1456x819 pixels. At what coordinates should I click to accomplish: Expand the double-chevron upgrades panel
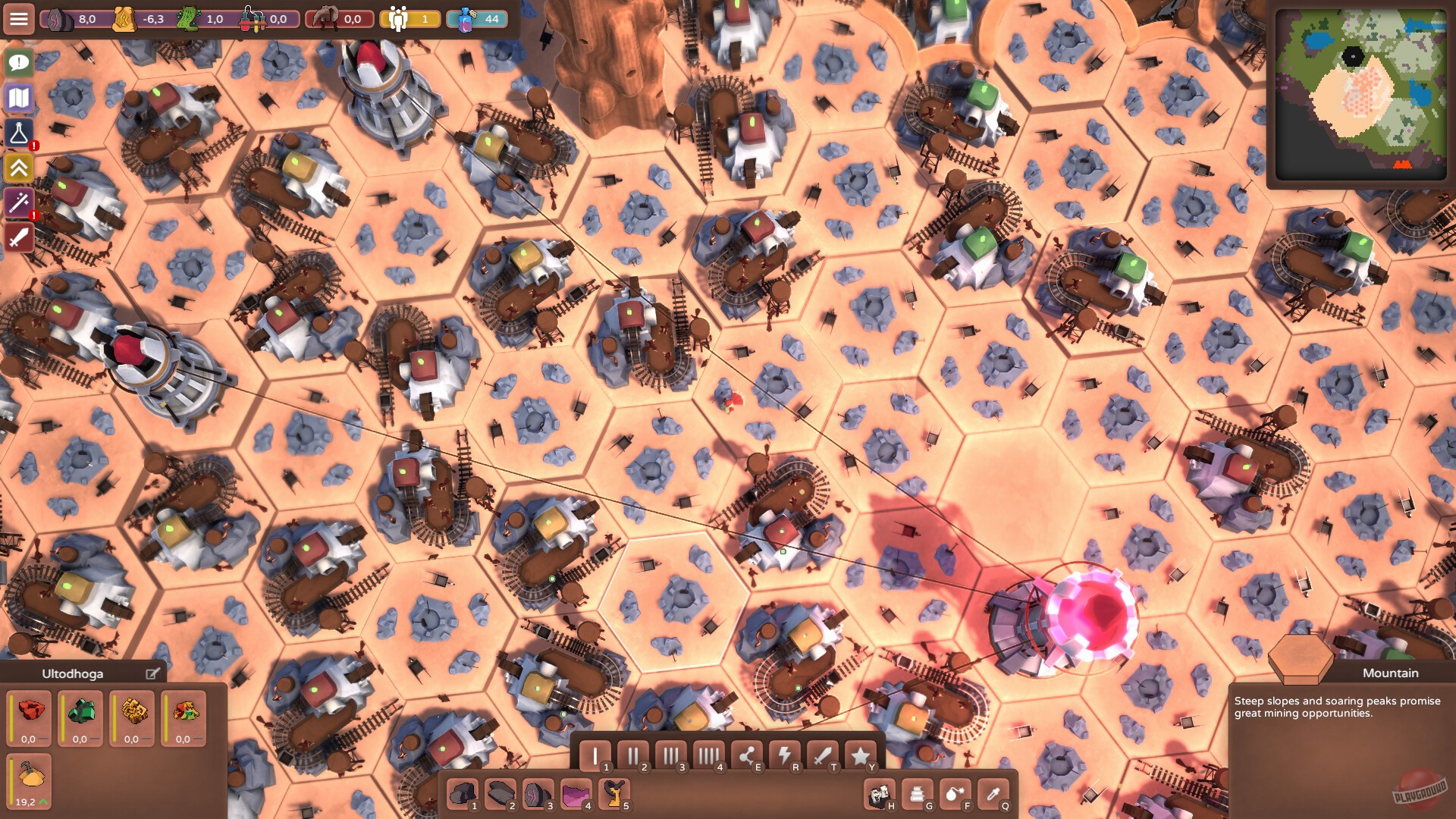(x=18, y=168)
